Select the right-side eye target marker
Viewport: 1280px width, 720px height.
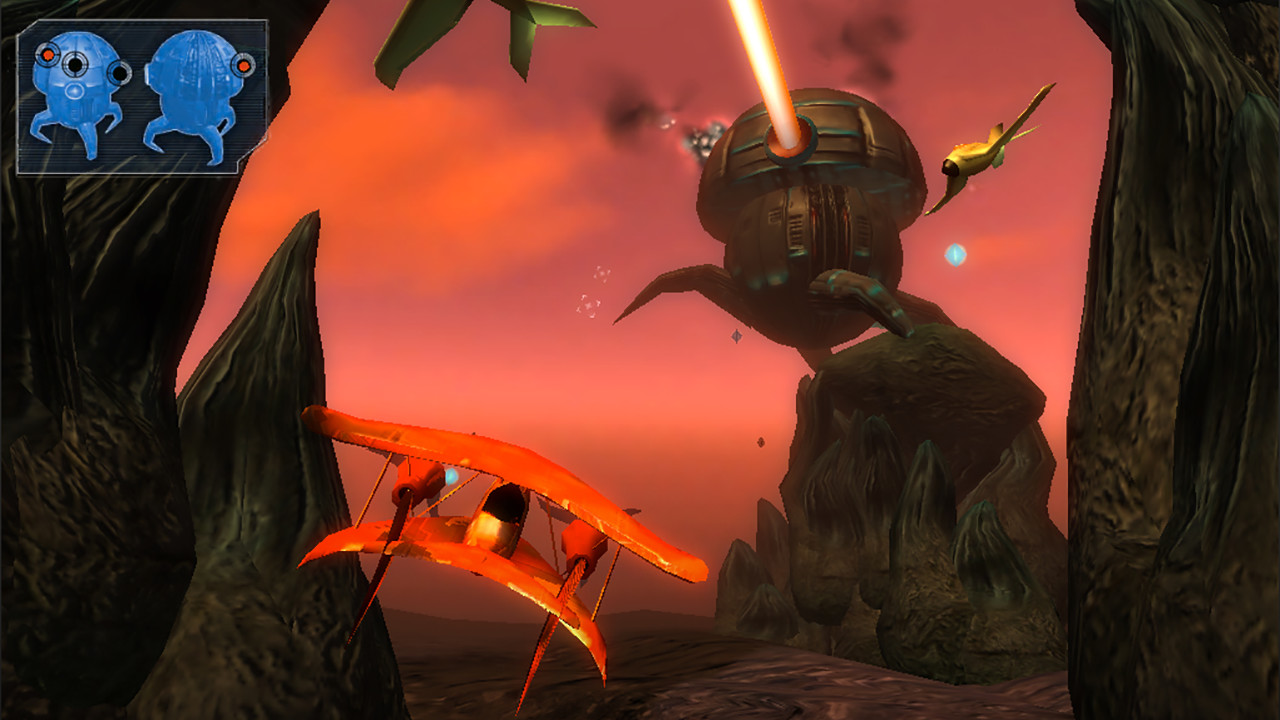[x=117, y=72]
